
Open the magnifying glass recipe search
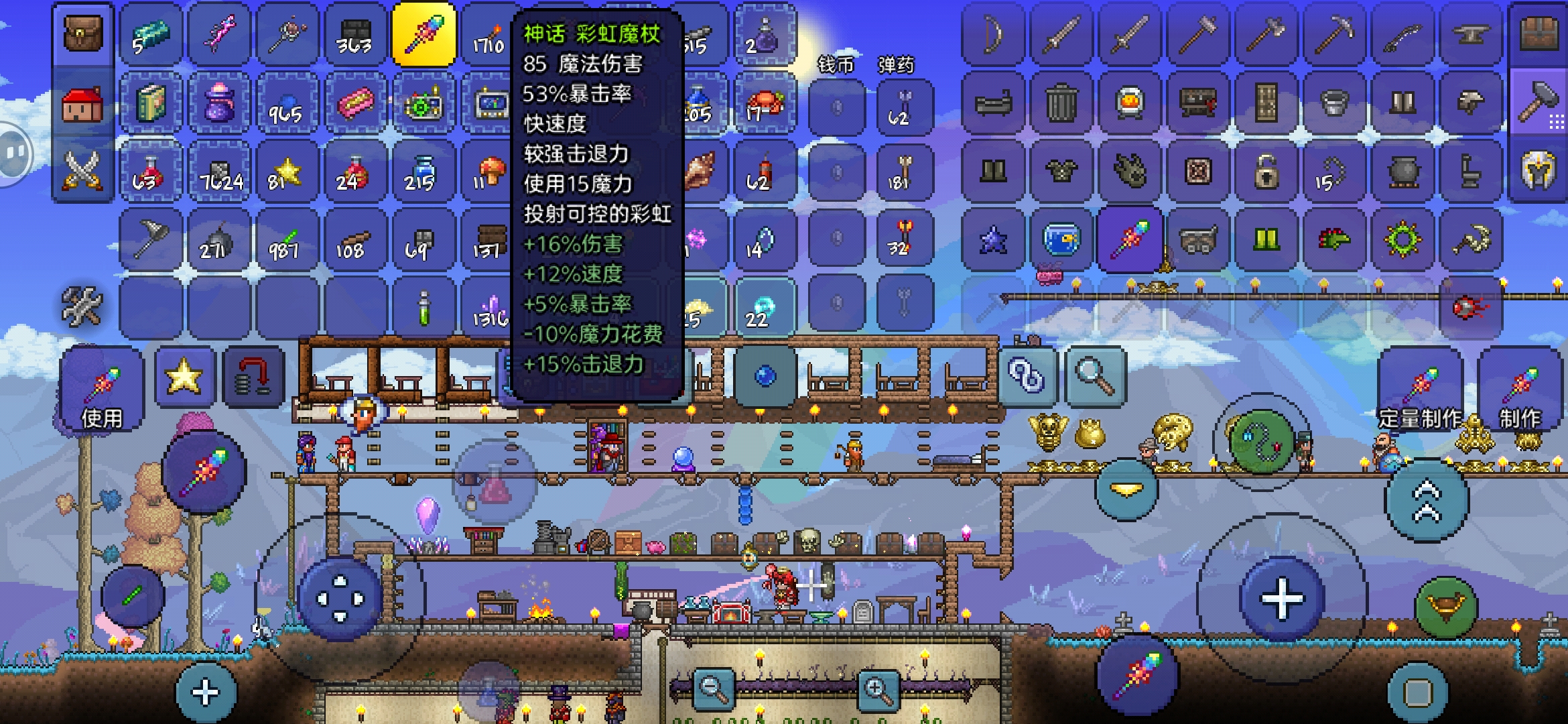click(1095, 377)
